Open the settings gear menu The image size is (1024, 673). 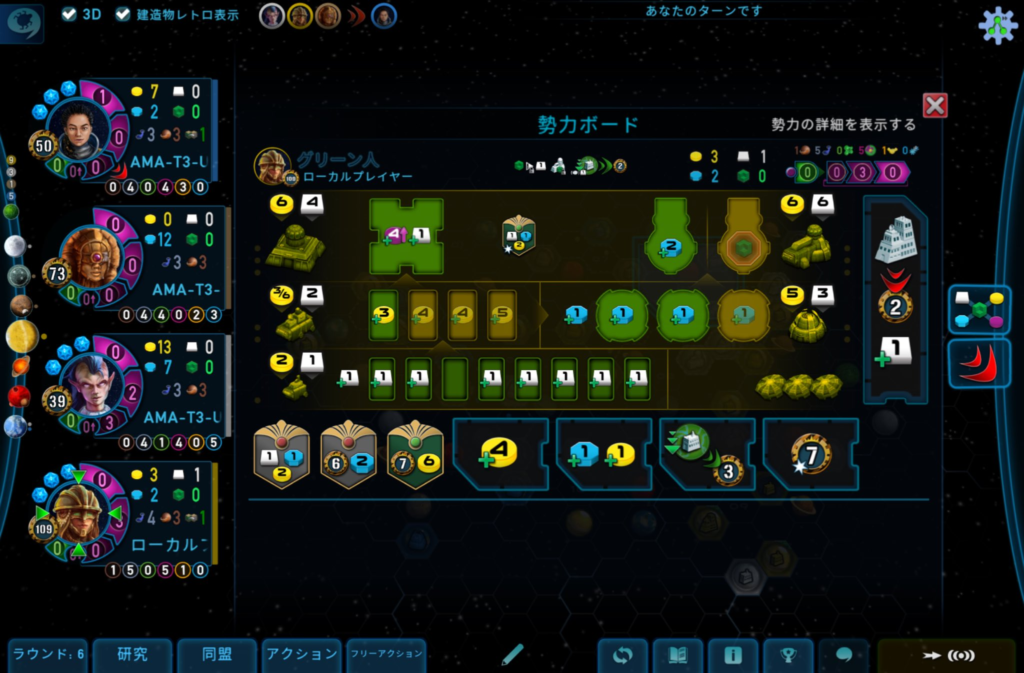(x=996, y=26)
